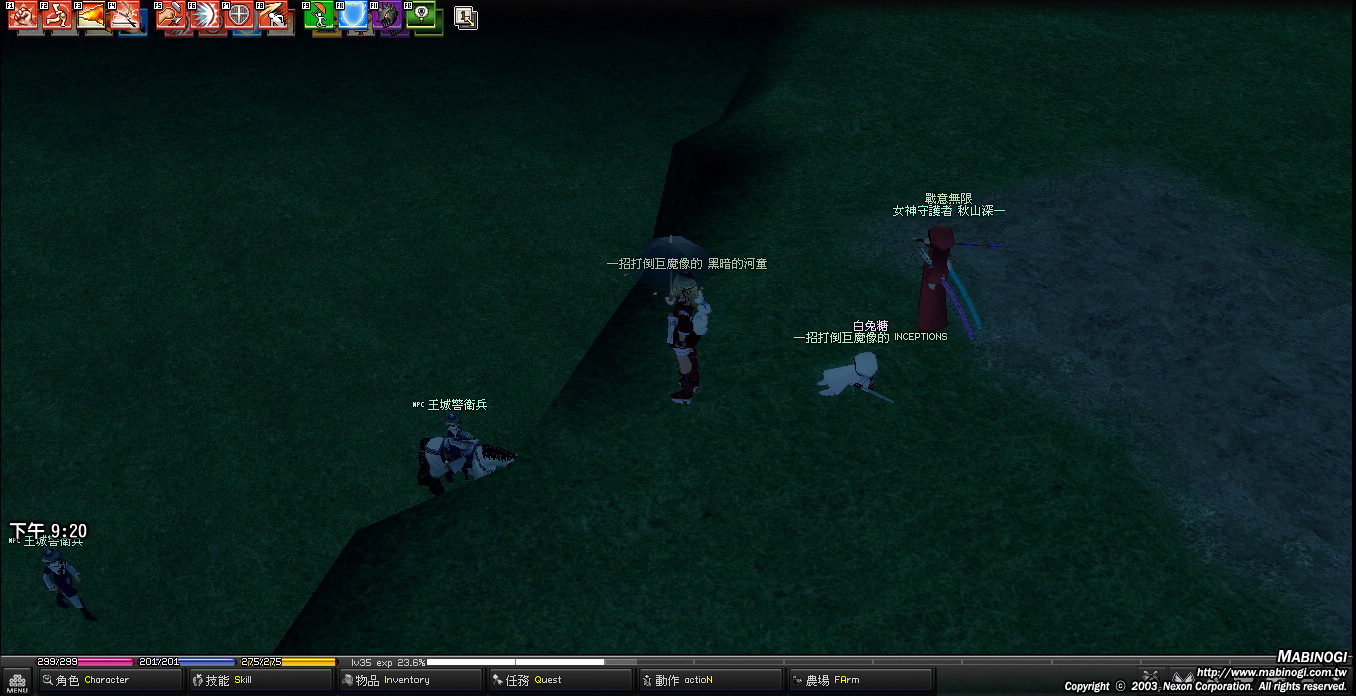Open the Skill window
This screenshot has height=696, width=1356.
click(x=260, y=680)
